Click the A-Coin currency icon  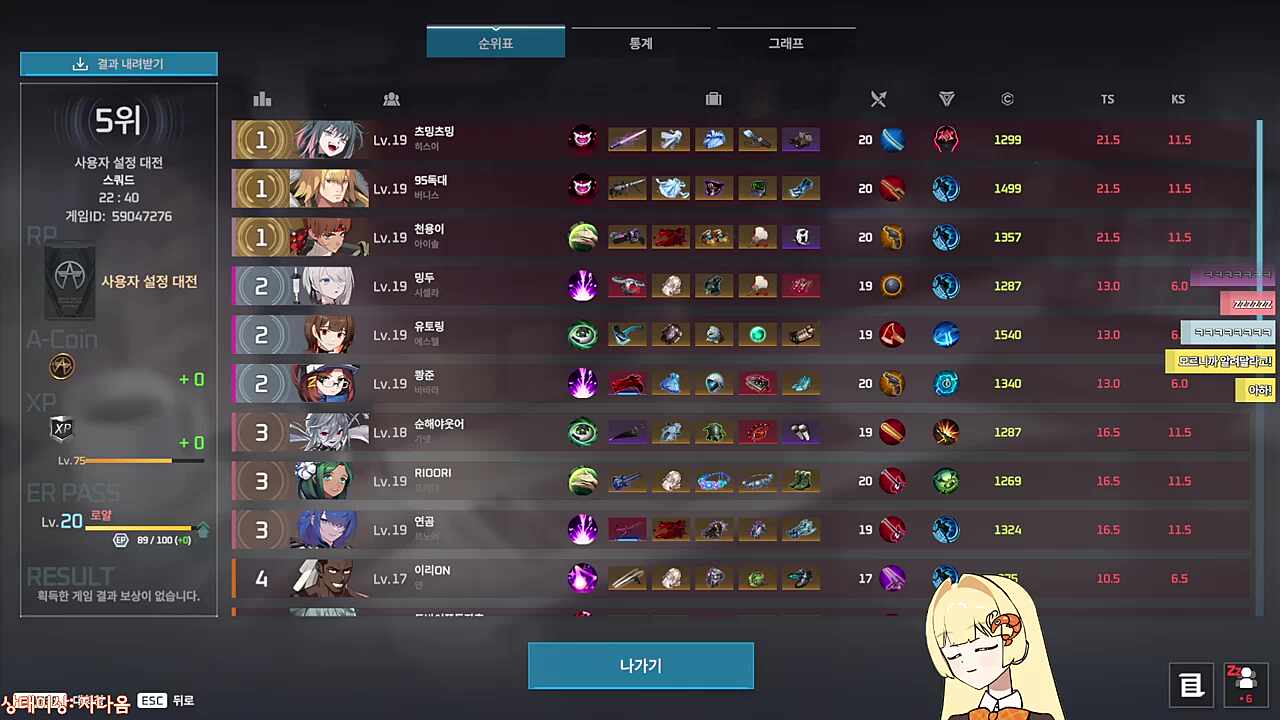click(61, 366)
